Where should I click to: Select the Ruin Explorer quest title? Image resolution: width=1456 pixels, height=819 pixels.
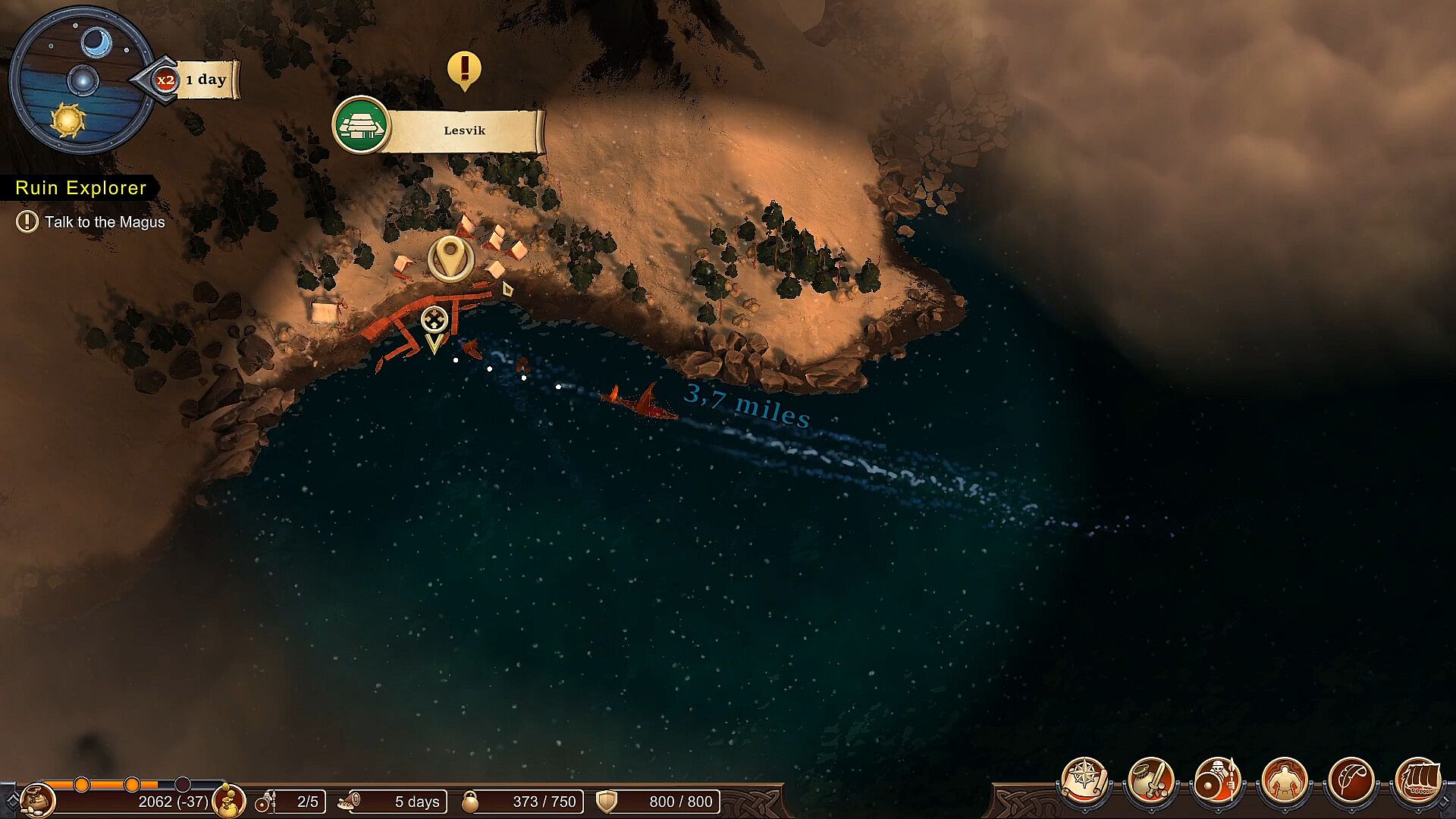(x=80, y=188)
